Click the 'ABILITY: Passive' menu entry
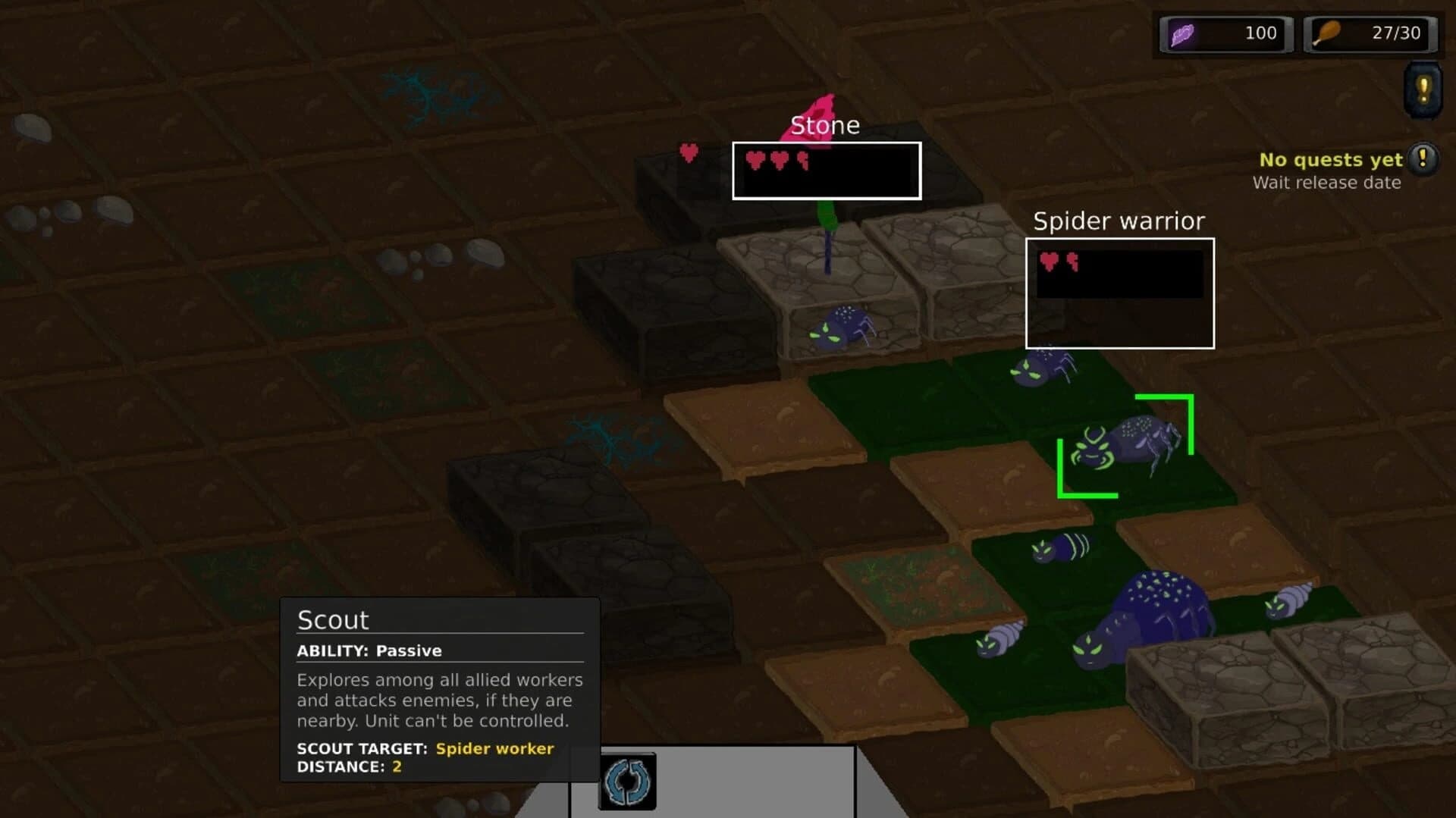1456x818 pixels. 369,650
